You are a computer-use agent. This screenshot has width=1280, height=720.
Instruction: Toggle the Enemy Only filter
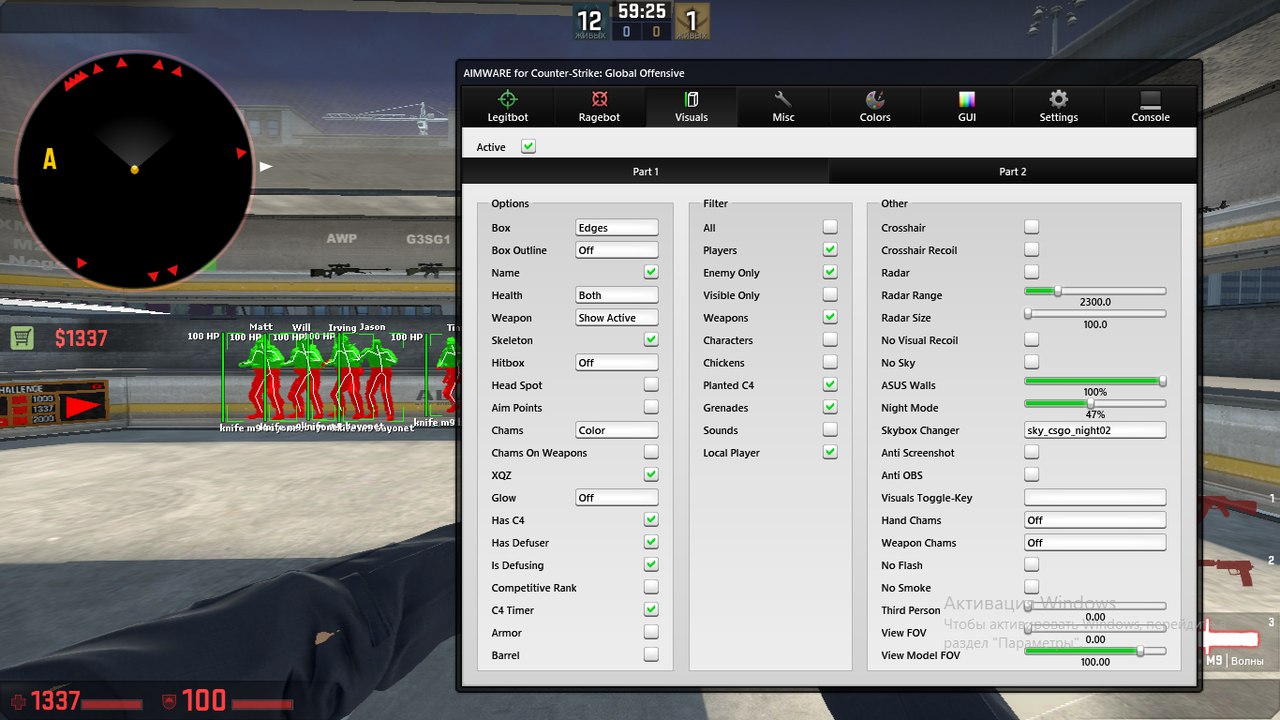tap(829, 272)
